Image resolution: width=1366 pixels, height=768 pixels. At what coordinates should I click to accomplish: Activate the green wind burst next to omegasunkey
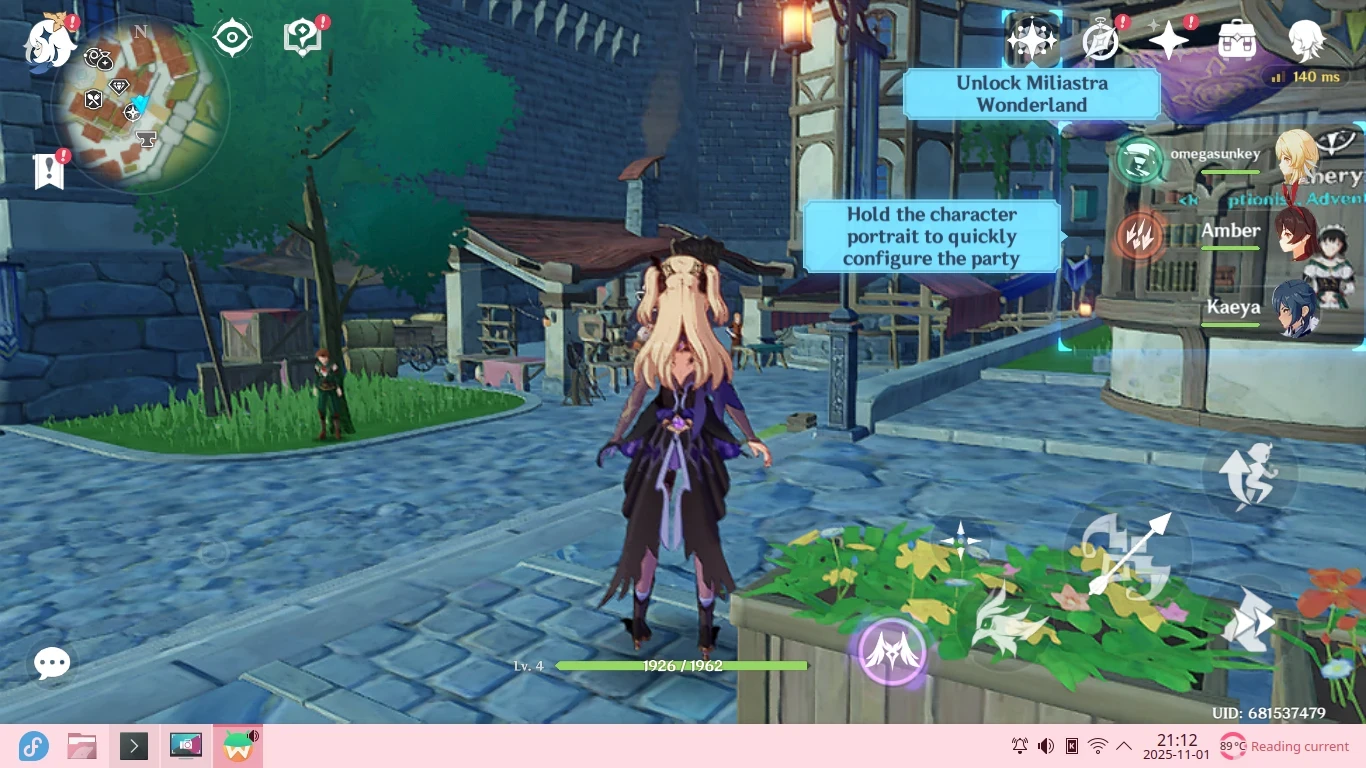[x=1140, y=160]
